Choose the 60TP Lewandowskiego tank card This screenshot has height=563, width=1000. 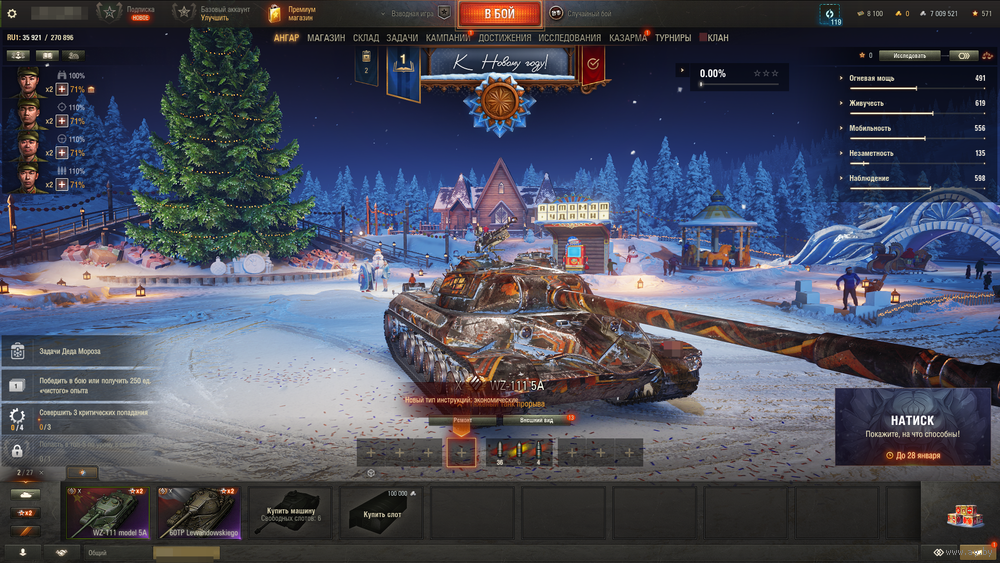198,513
